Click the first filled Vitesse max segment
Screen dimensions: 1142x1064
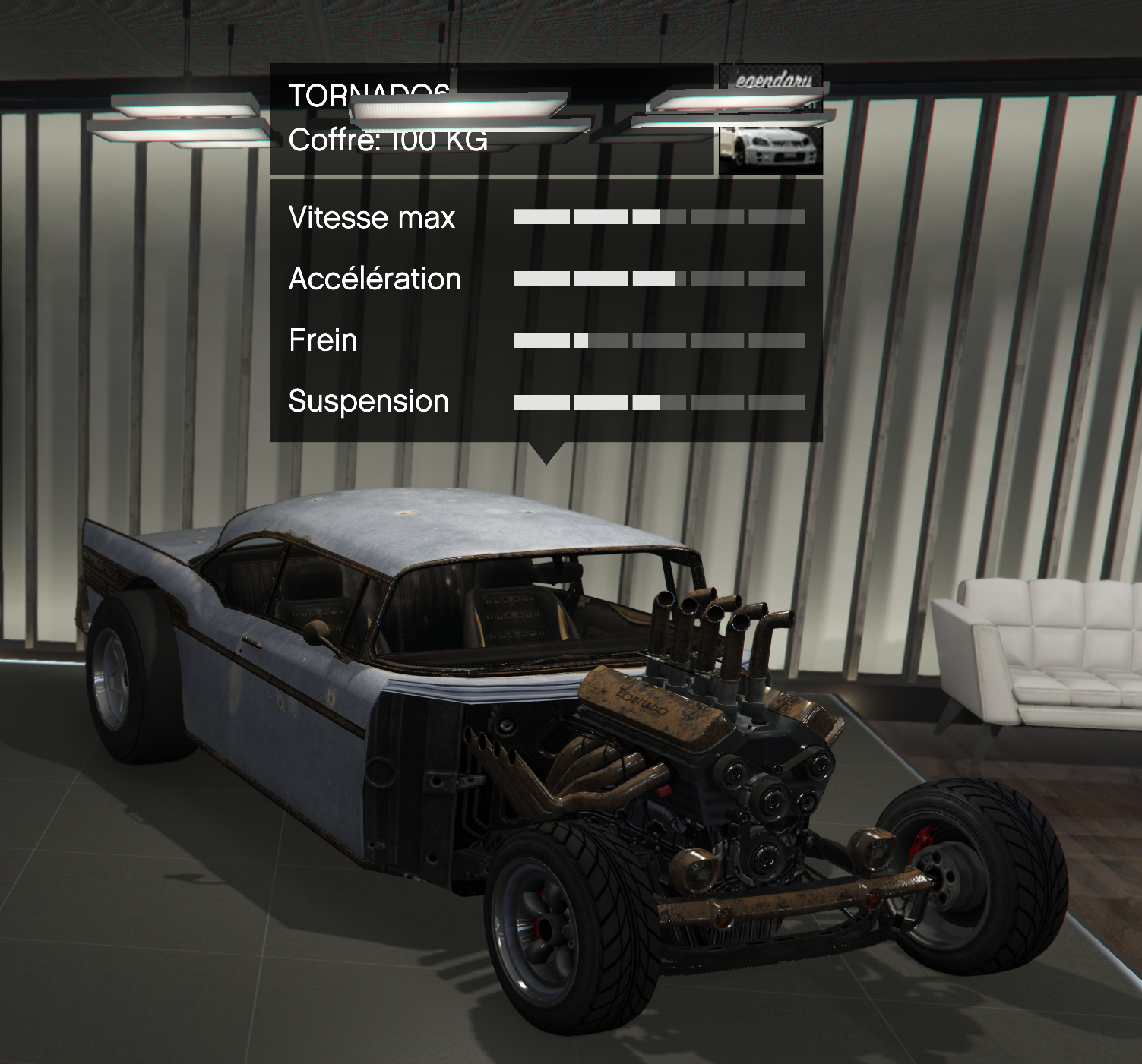coord(541,217)
